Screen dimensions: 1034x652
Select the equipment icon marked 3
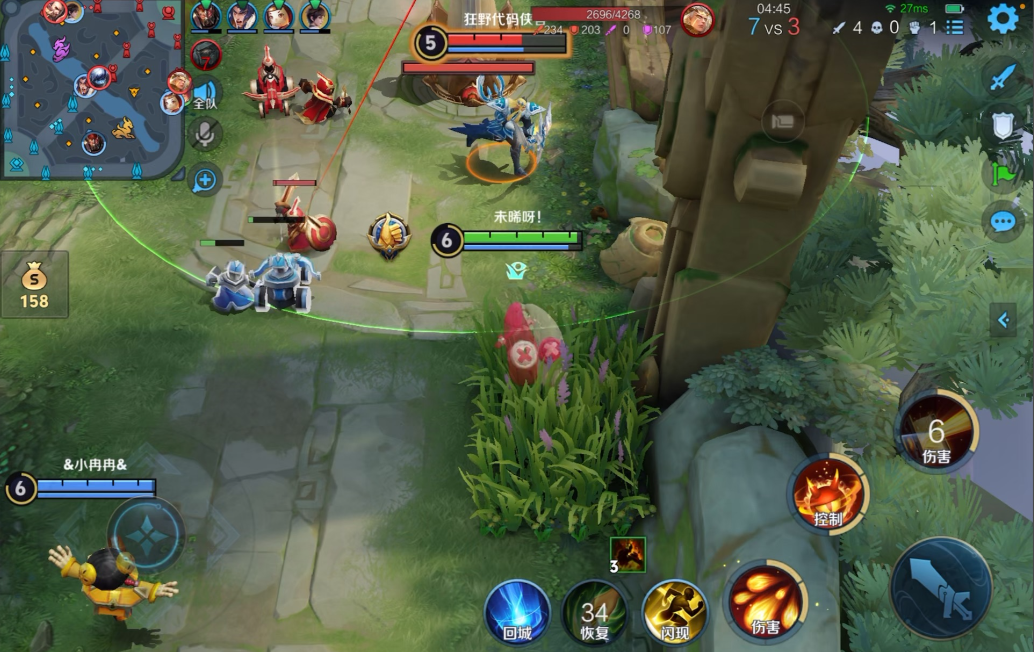tap(628, 554)
